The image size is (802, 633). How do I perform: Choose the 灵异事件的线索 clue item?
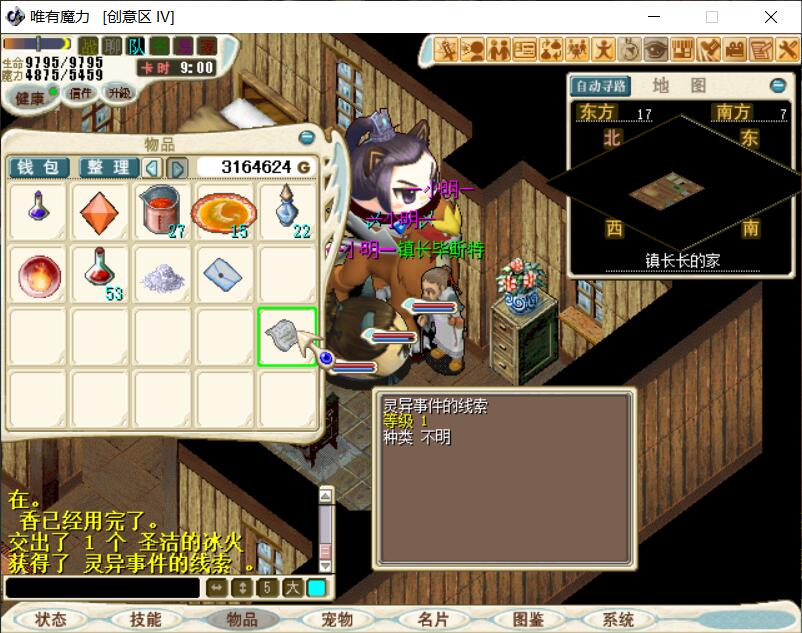tap(287, 336)
